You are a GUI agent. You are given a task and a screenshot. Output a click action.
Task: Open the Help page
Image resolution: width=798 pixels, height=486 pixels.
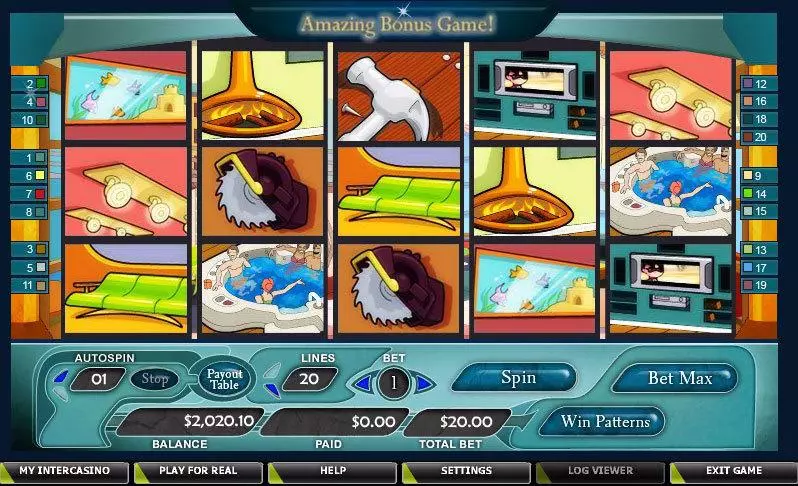coord(332,470)
